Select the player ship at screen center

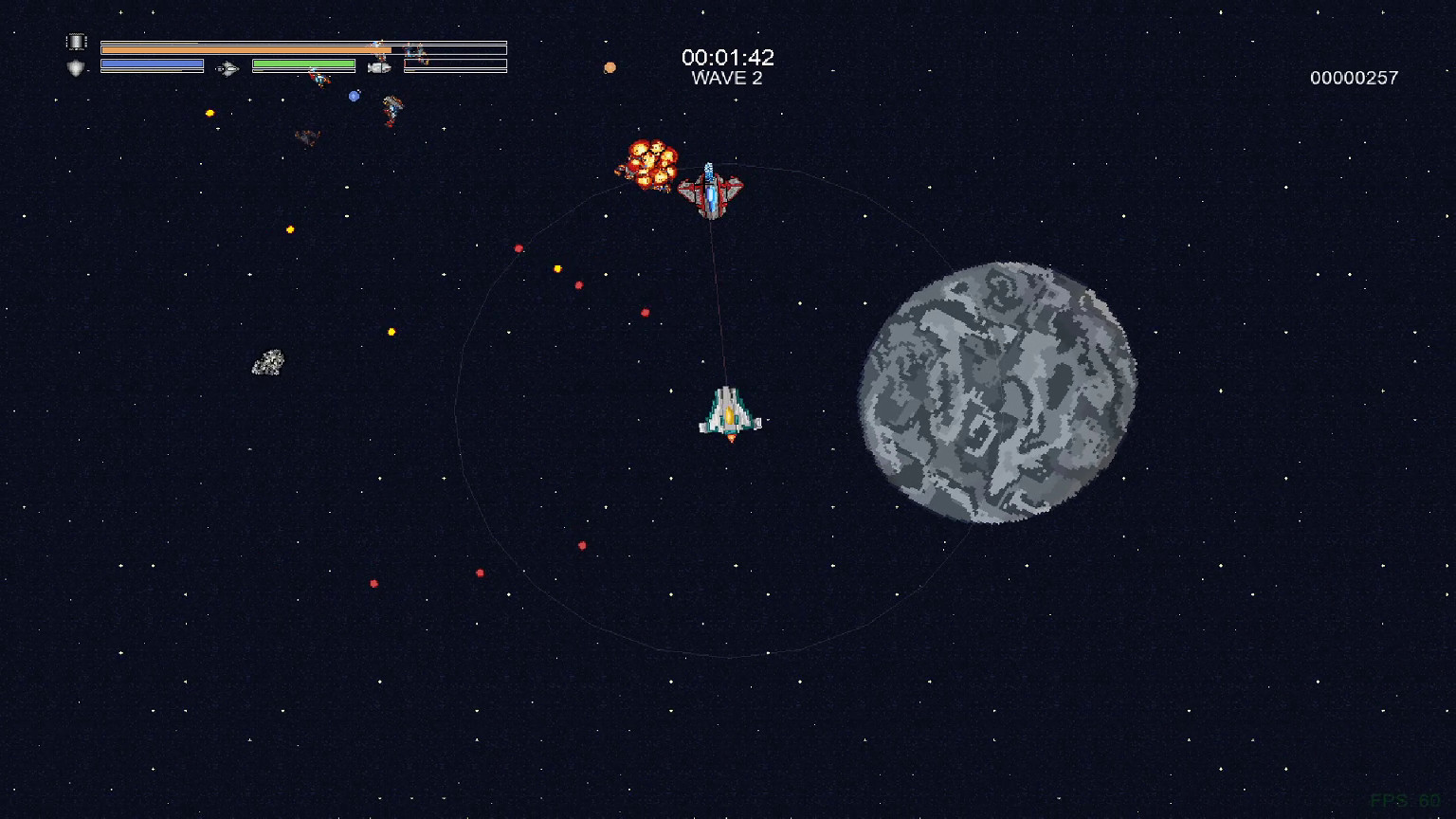(730, 414)
